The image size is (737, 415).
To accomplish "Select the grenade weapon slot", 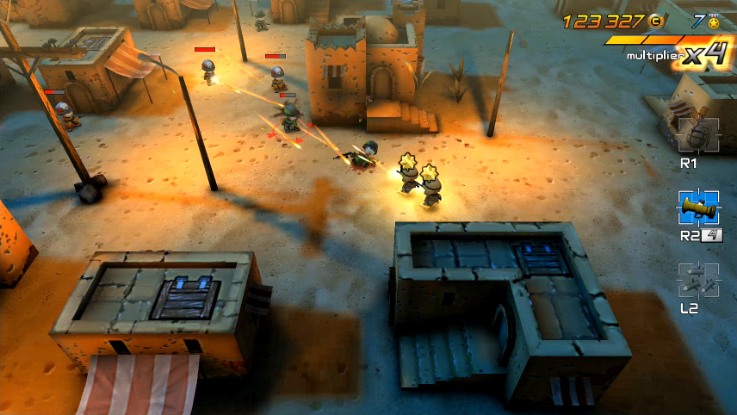I will 697,134.
